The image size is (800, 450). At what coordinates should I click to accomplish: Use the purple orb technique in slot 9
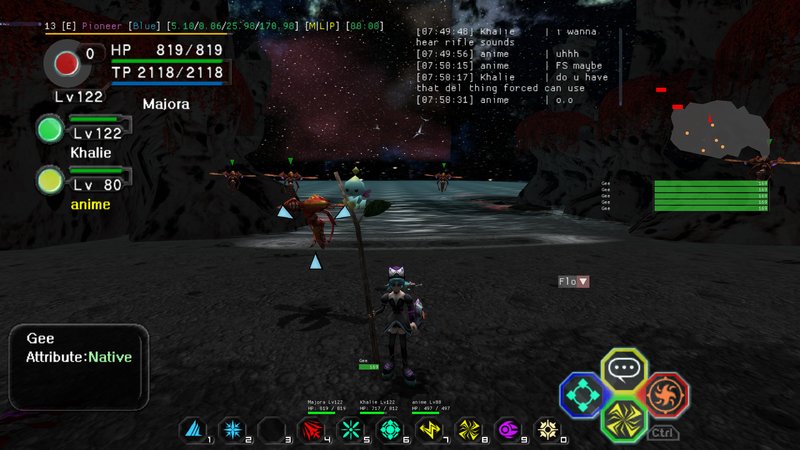(x=509, y=430)
